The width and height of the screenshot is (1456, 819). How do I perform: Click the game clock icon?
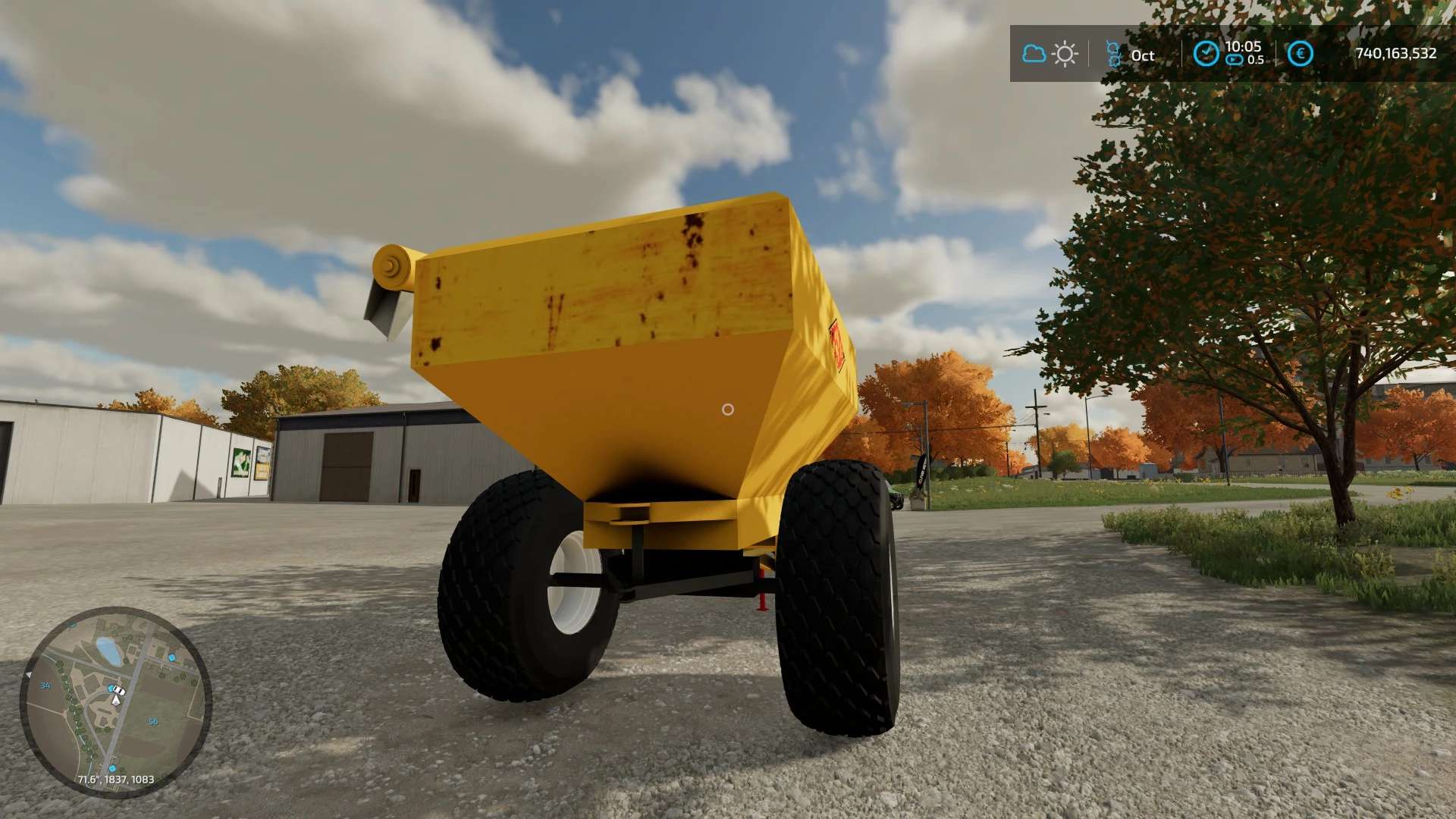1206,53
